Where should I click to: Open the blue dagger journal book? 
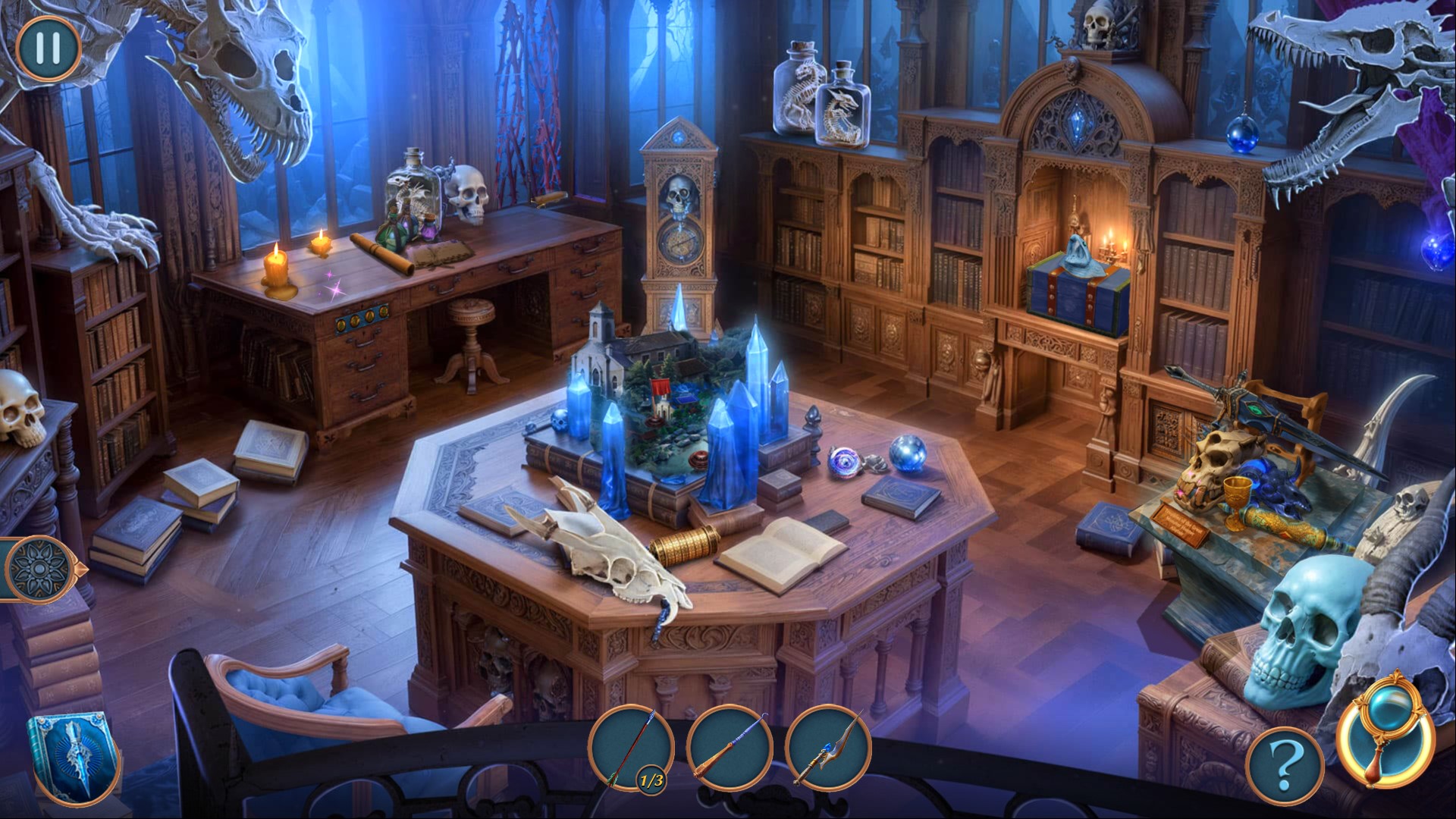click(x=73, y=758)
